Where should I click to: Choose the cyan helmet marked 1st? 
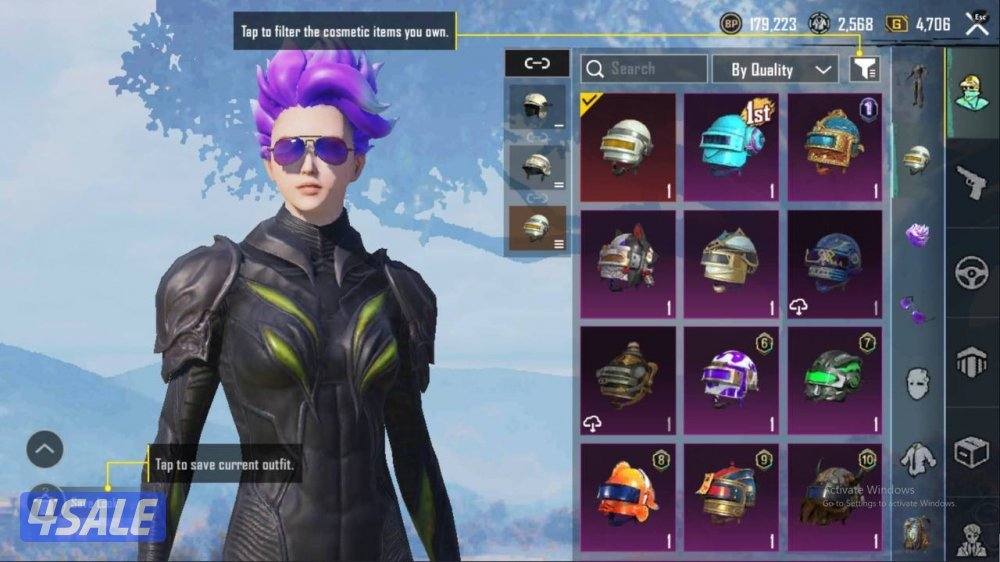click(730, 147)
